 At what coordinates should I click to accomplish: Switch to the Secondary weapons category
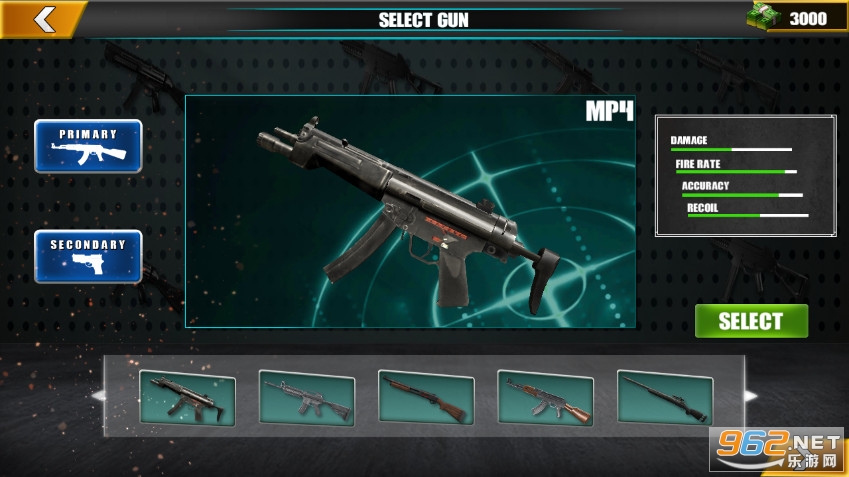click(88, 256)
